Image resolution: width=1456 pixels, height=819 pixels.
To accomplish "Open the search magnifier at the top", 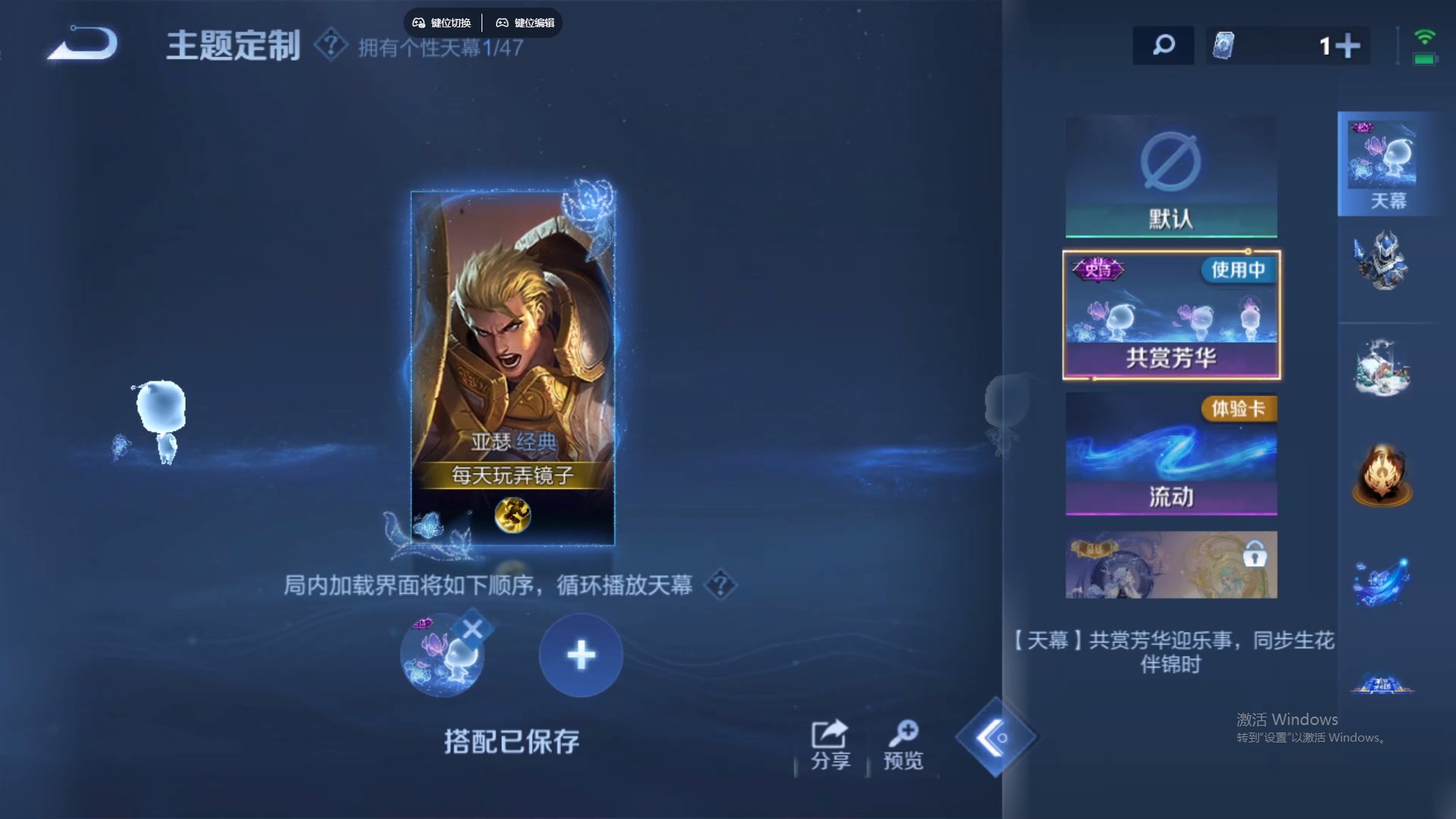I will click(x=1163, y=45).
